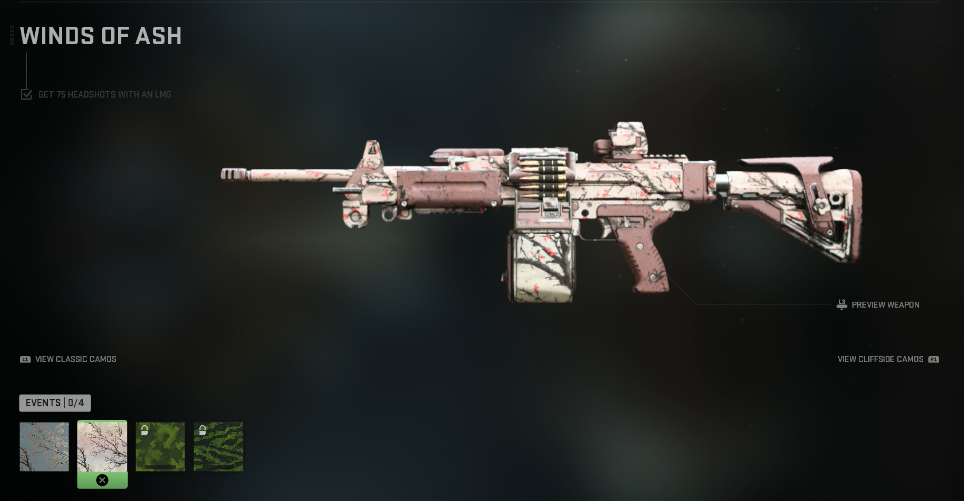
Task: Choose the pink Winds of Ash camo swatch
Action: [x=102, y=446]
